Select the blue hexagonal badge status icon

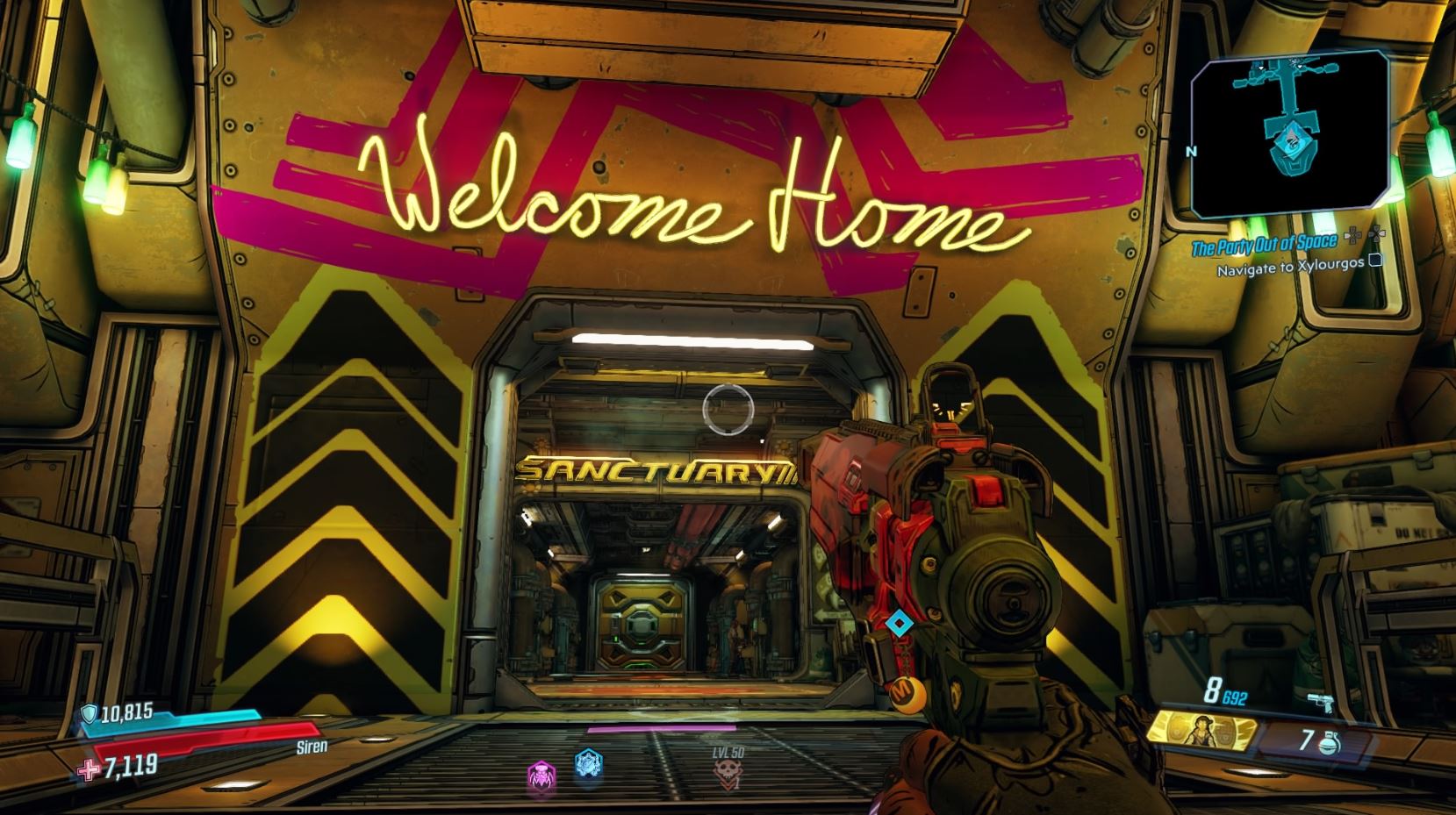point(587,765)
